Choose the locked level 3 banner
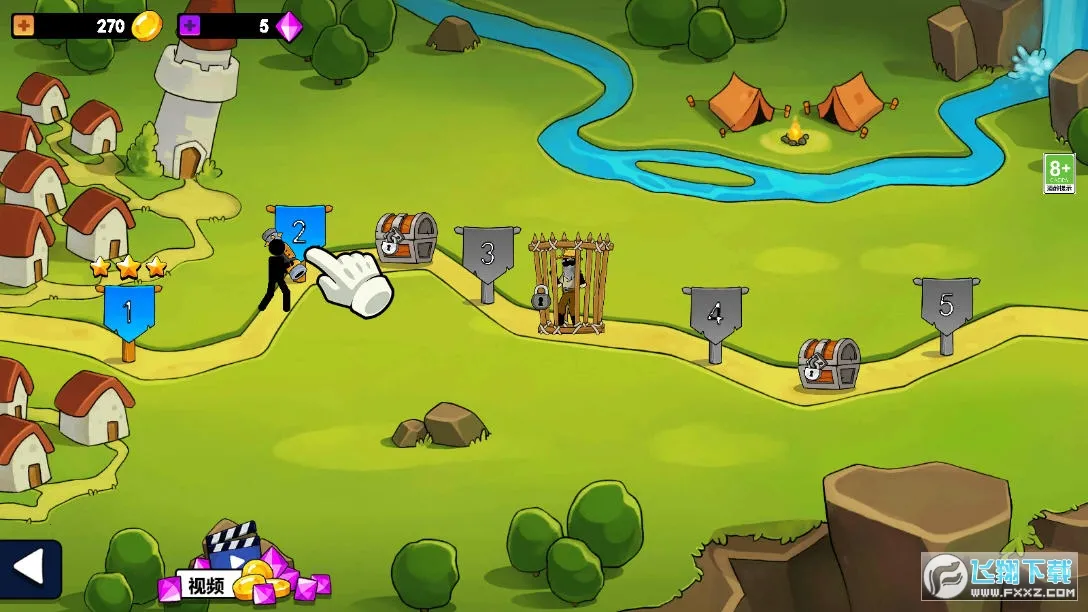This screenshot has width=1088, height=612. click(x=487, y=254)
